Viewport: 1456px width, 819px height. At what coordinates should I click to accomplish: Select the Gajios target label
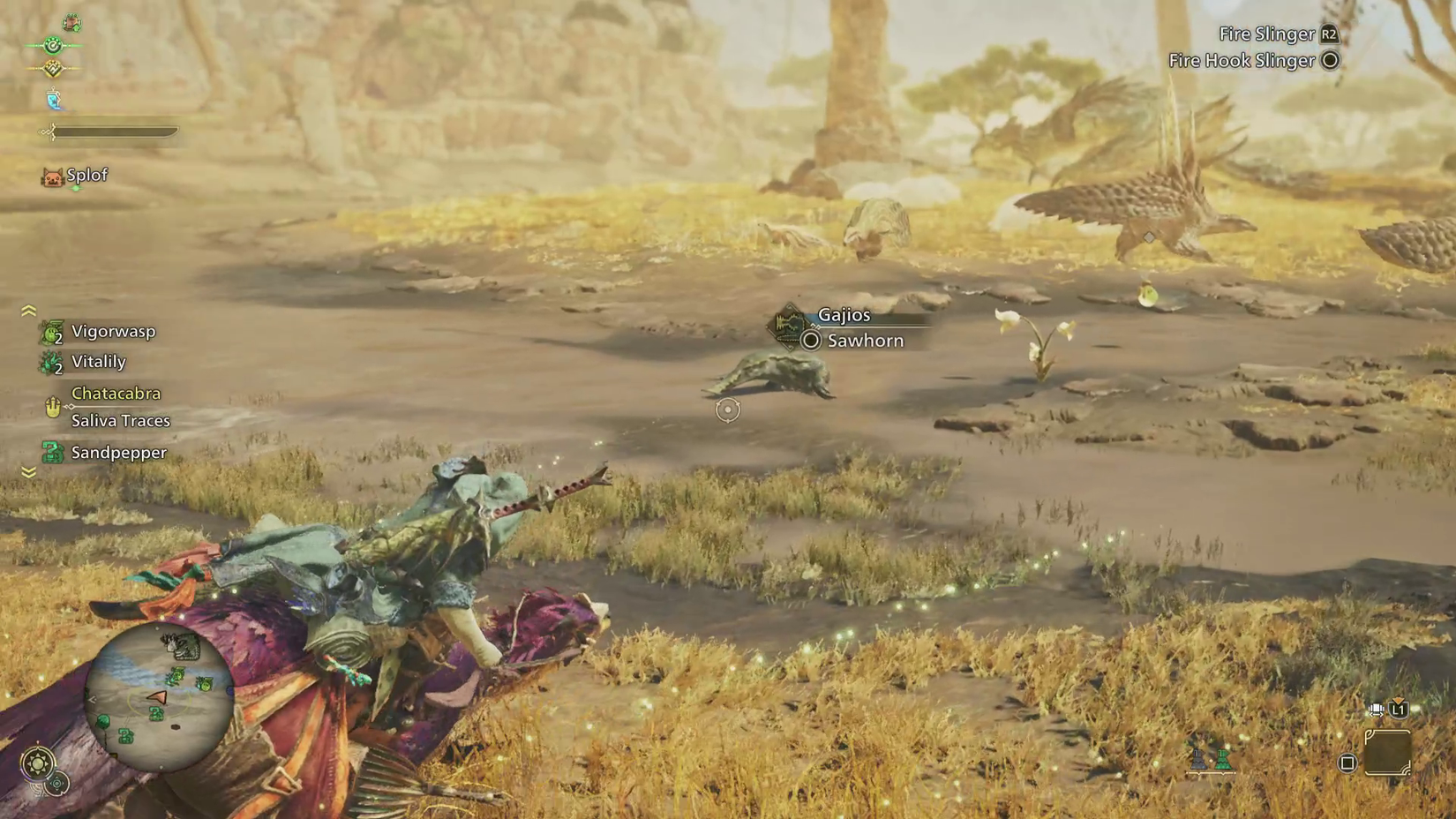844,315
